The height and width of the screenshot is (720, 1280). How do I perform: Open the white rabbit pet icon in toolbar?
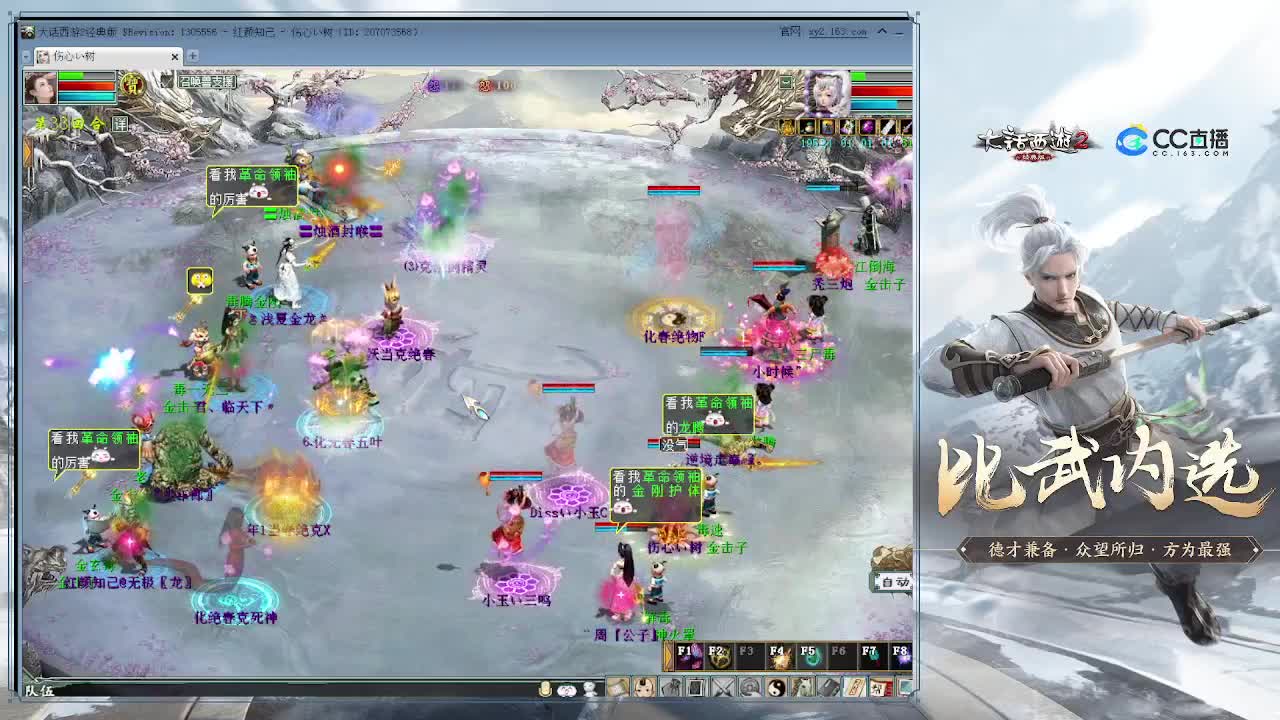tap(590, 688)
